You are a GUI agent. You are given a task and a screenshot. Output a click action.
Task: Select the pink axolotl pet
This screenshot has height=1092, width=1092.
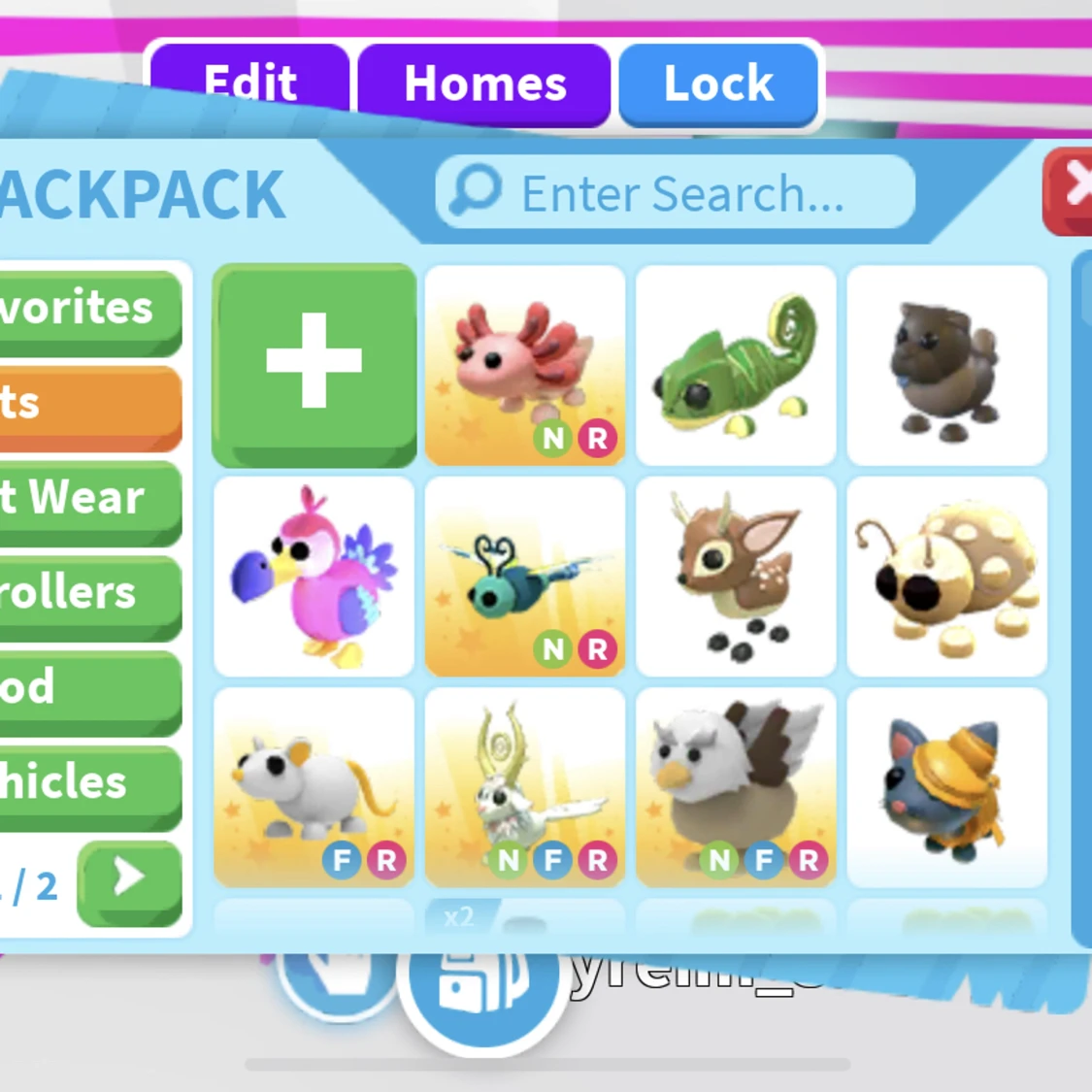(524, 365)
